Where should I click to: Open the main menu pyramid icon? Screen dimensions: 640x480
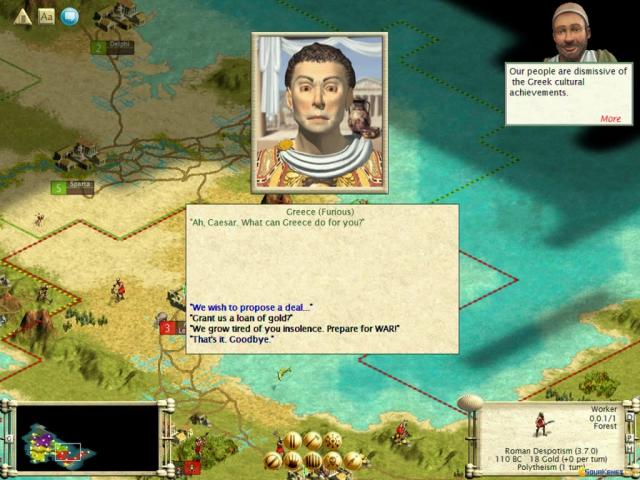pyautogui.click(x=23, y=16)
